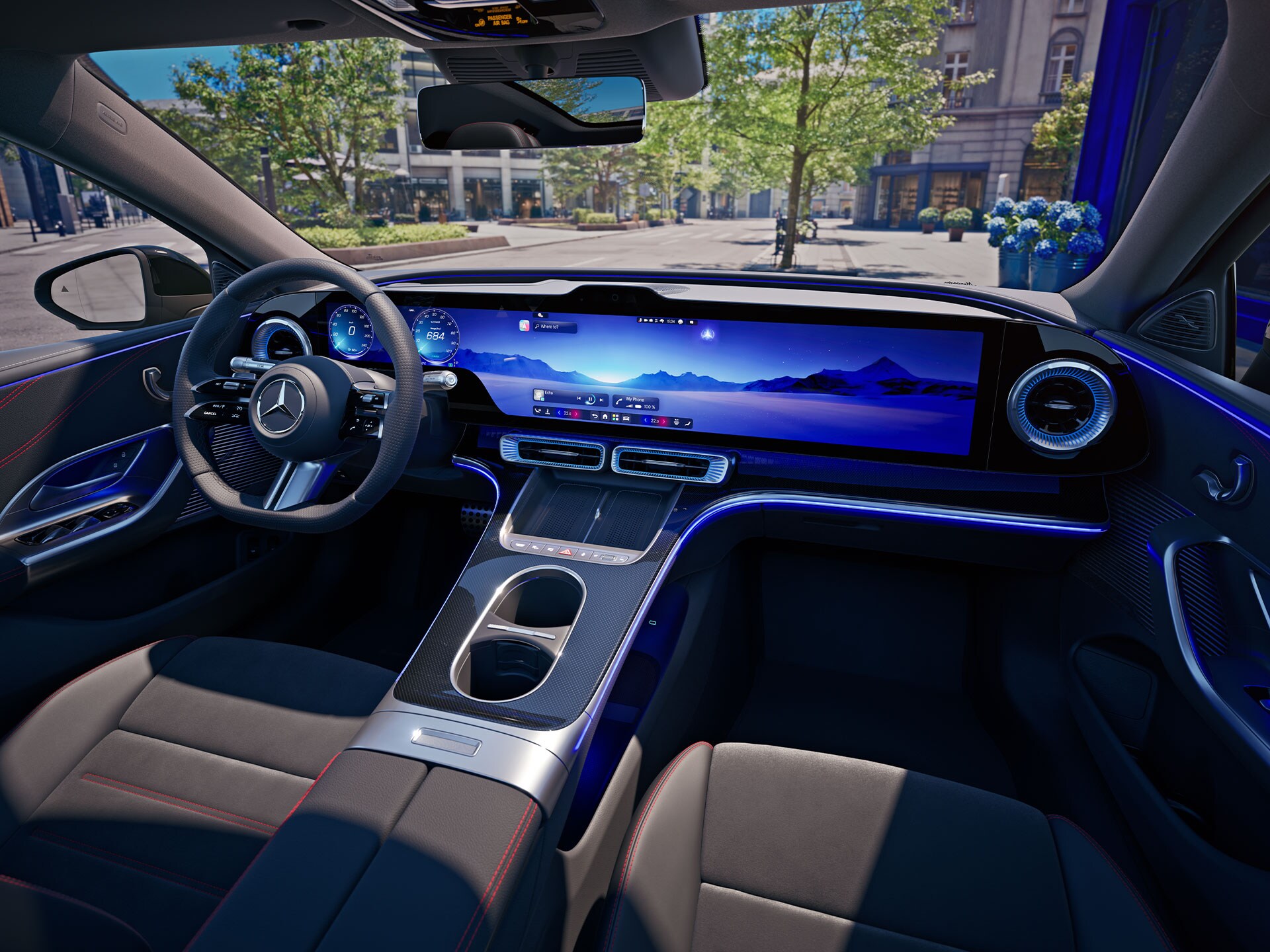Tap right chevron to raise passenger temperature 22.0
Viewport: 1270px width, 952px height.
pos(664,422)
